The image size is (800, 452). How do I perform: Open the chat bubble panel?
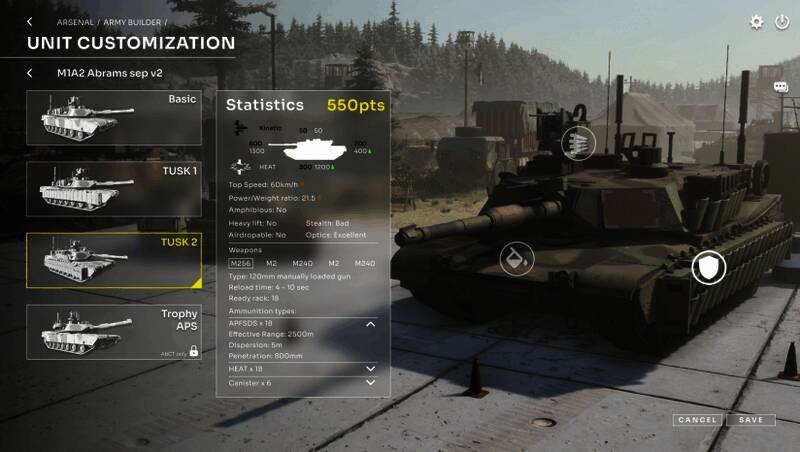(781, 88)
